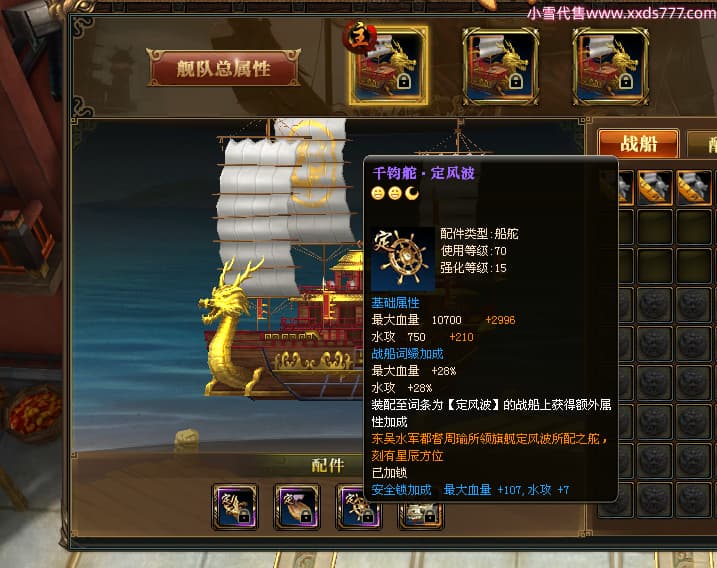Select the flagship slot marked with 主
This screenshot has height=568, width=717.
click(389, 66)
